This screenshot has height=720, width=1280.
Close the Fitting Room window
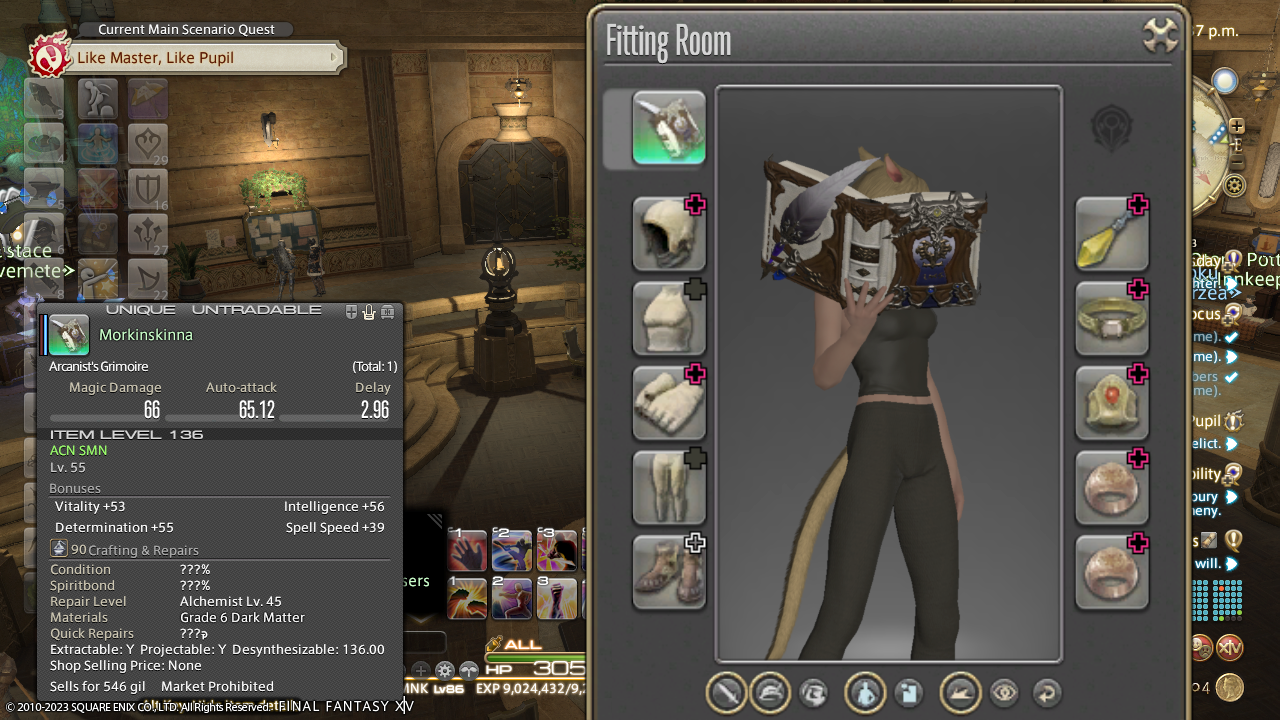[x=1160, y=37]
